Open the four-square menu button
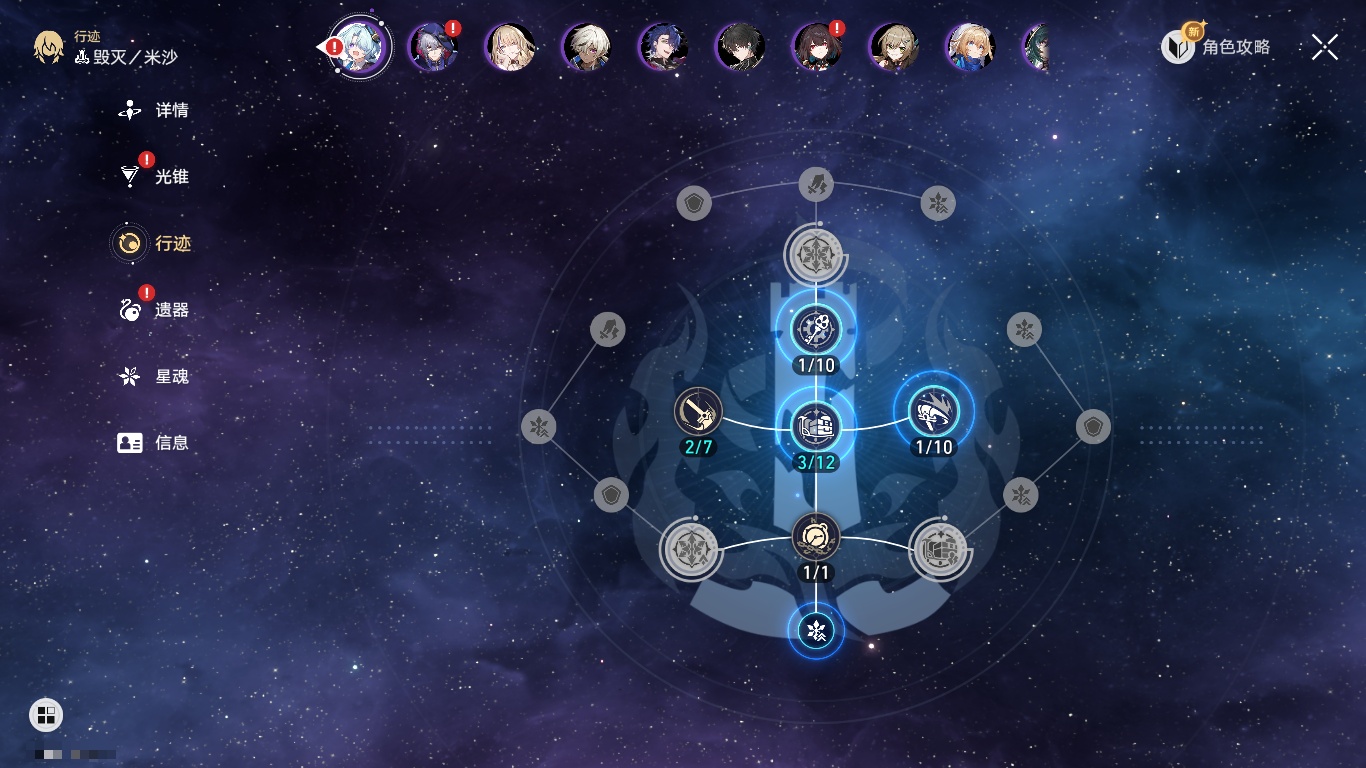Image resolution: width=1366 pixels, height=768 pixels. [46, 715]
